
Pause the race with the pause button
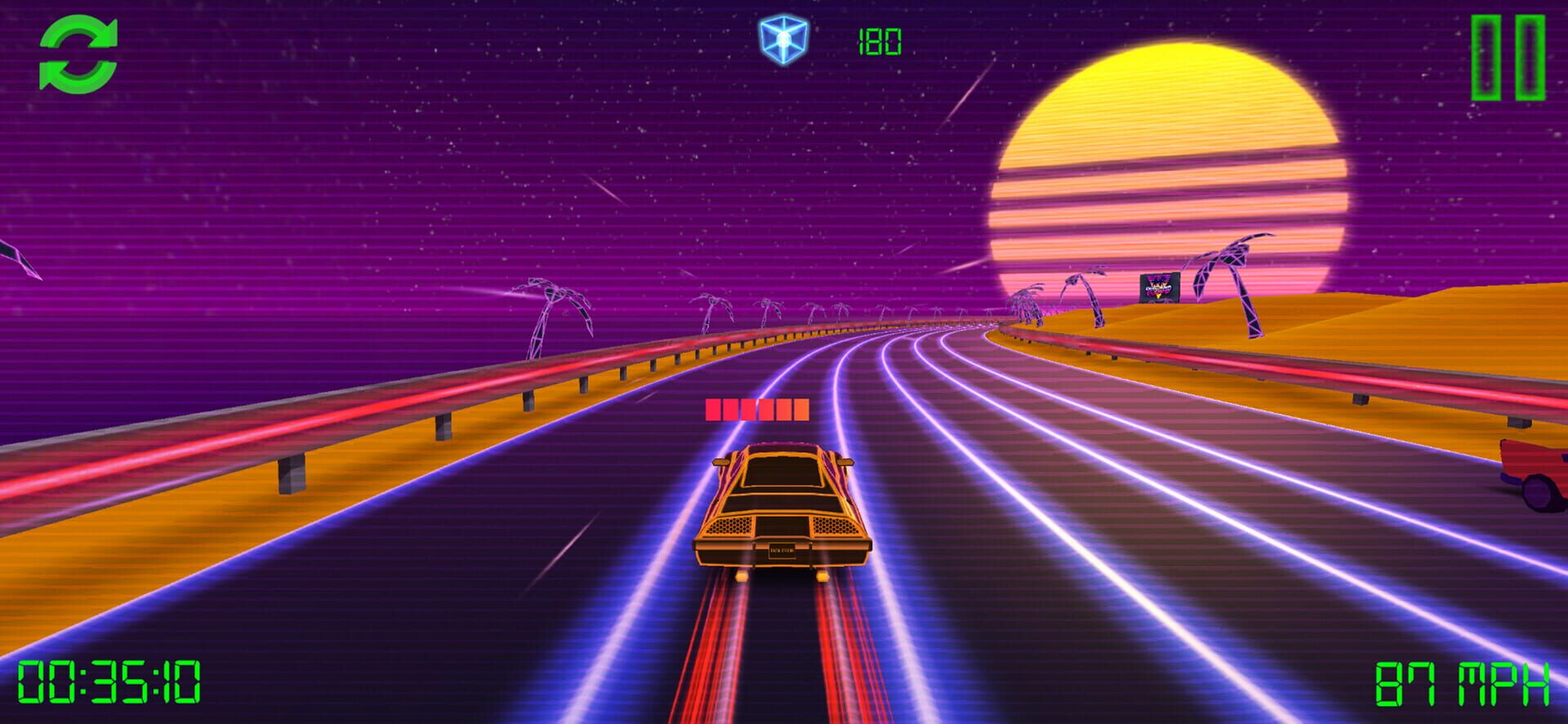click(1508, 58)
